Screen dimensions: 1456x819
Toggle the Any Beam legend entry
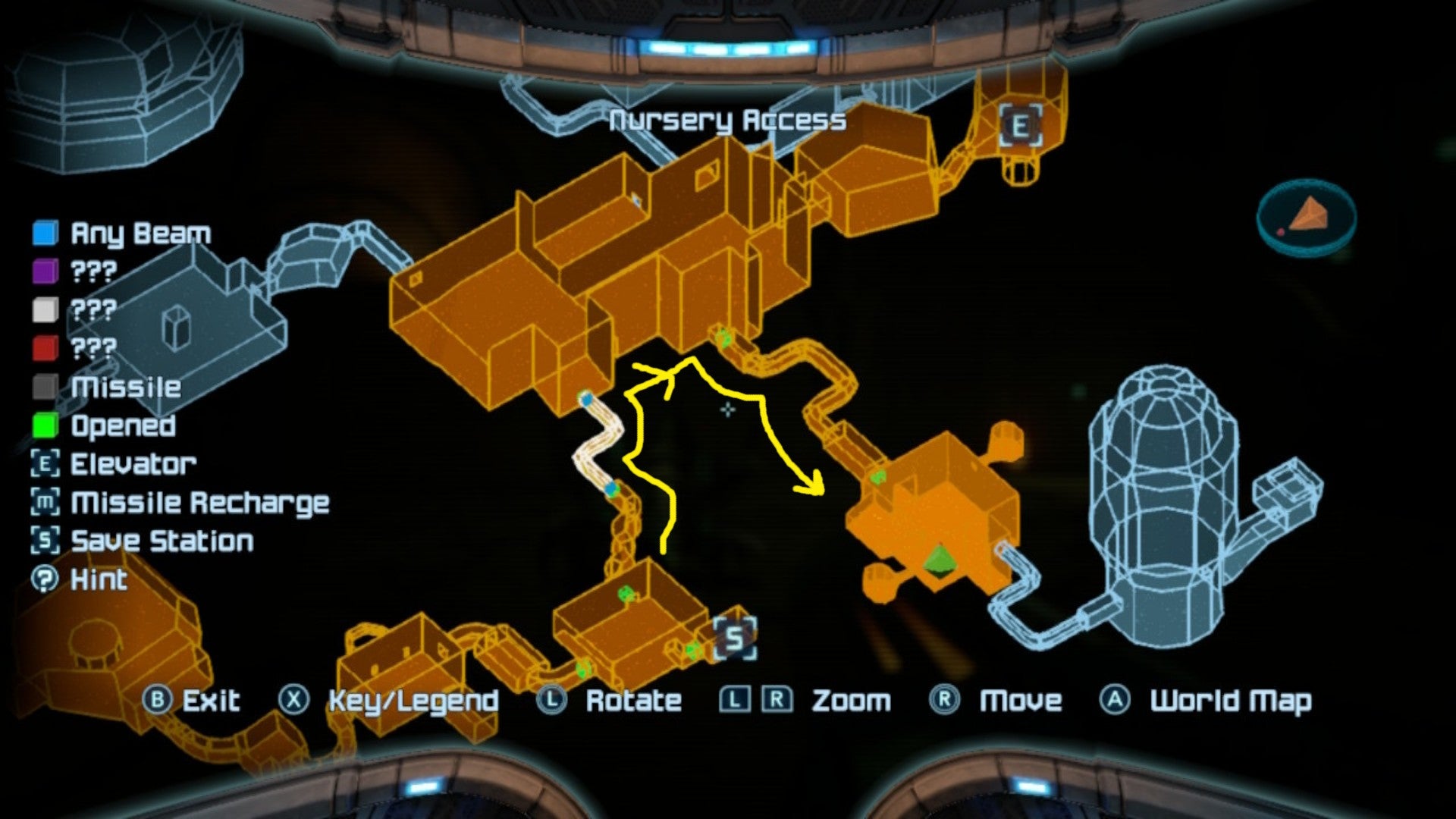click(x=44, y=234)
